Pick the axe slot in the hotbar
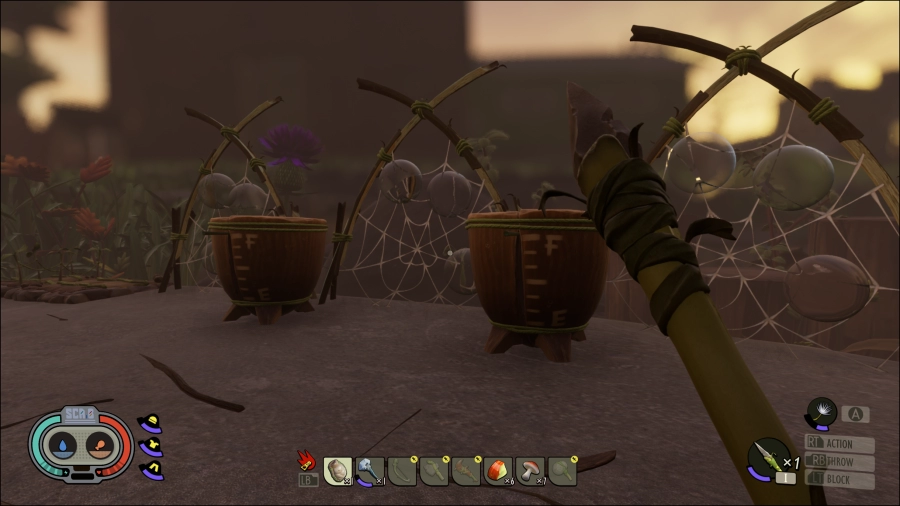Viewport: 900px width, 506px height. coord(434,469)
